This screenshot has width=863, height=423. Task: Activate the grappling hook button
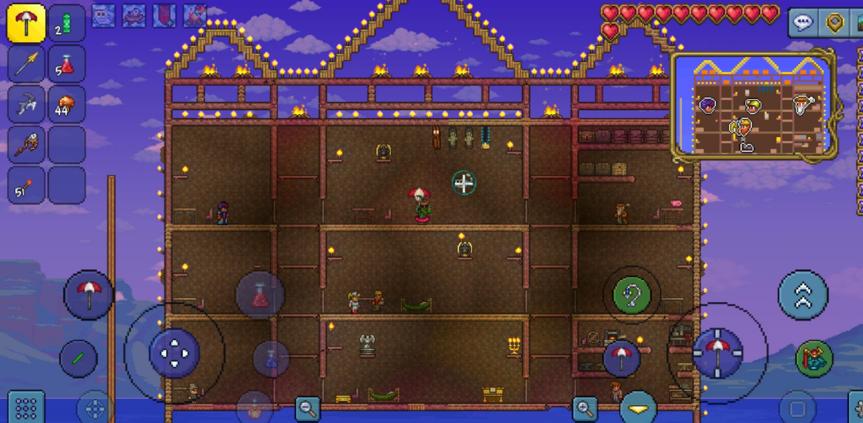tap(632, 294)
